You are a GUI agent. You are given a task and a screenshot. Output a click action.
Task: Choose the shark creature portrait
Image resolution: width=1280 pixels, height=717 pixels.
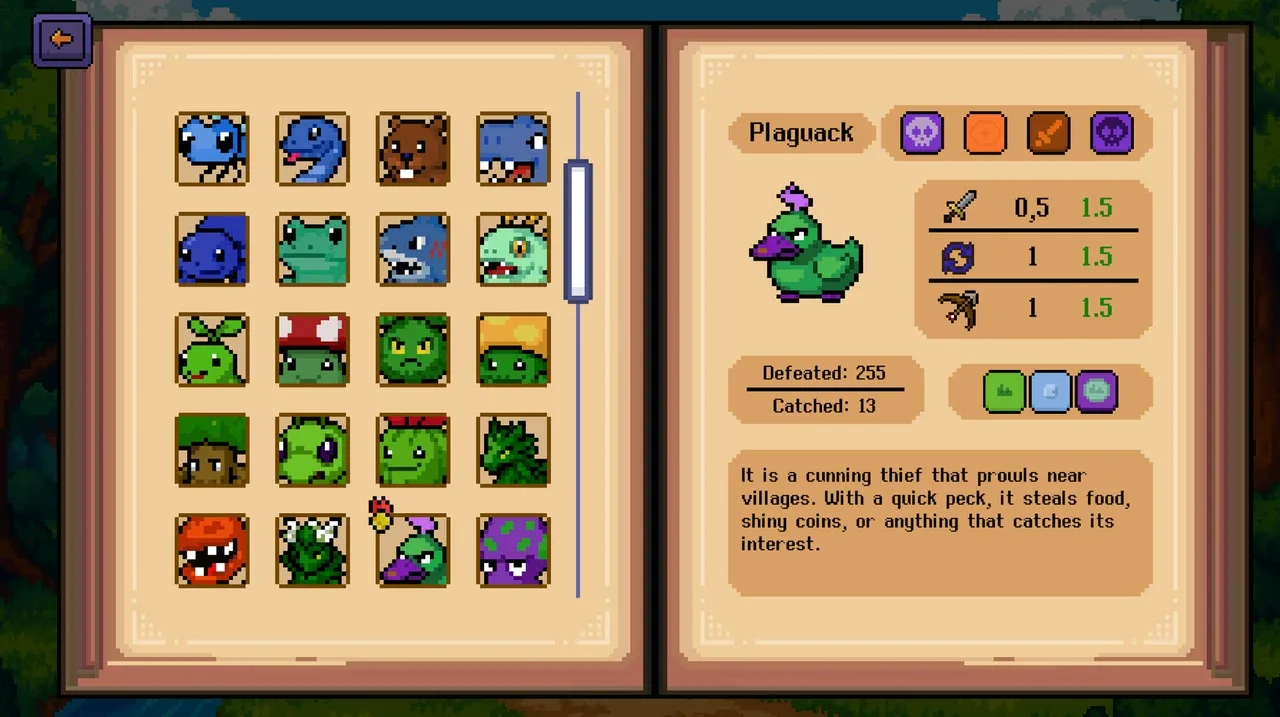[413, 250]
